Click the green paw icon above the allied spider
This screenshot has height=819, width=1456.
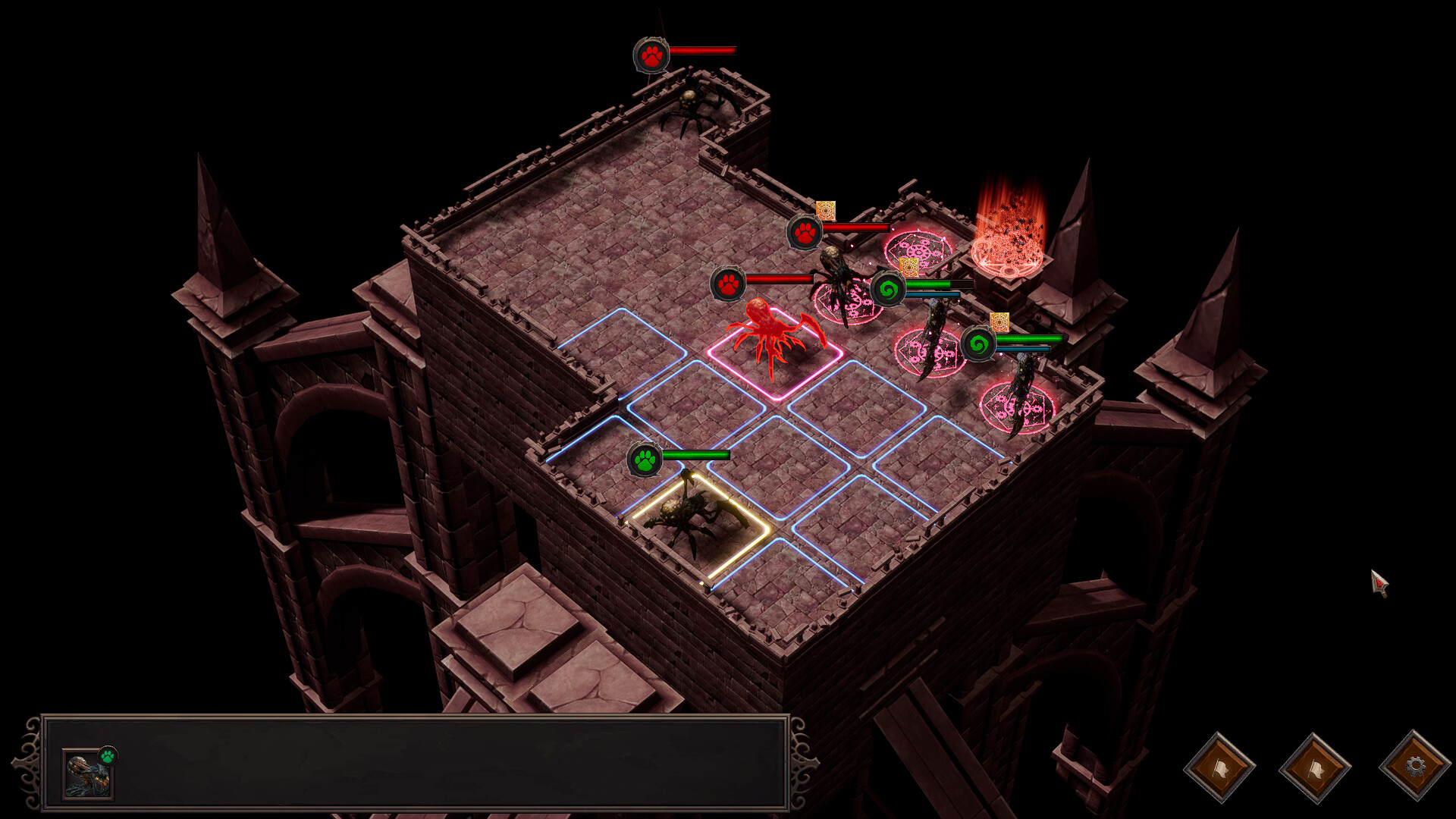point(644,460)
